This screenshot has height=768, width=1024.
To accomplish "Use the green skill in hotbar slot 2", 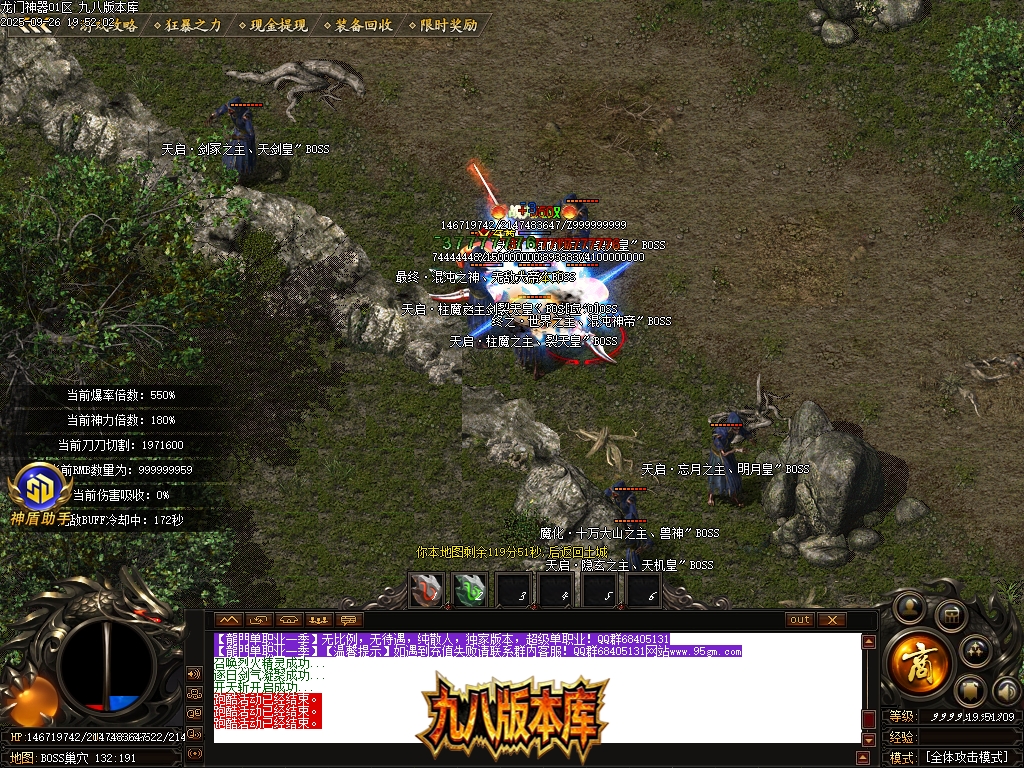I will 471,590.
